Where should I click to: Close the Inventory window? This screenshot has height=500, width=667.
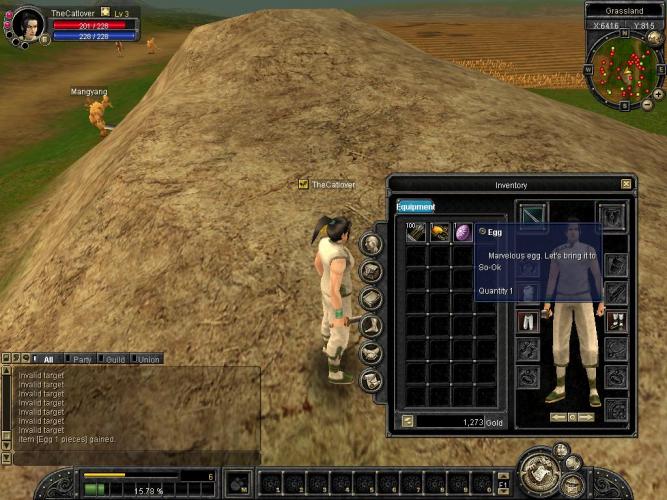pos(626,184)
